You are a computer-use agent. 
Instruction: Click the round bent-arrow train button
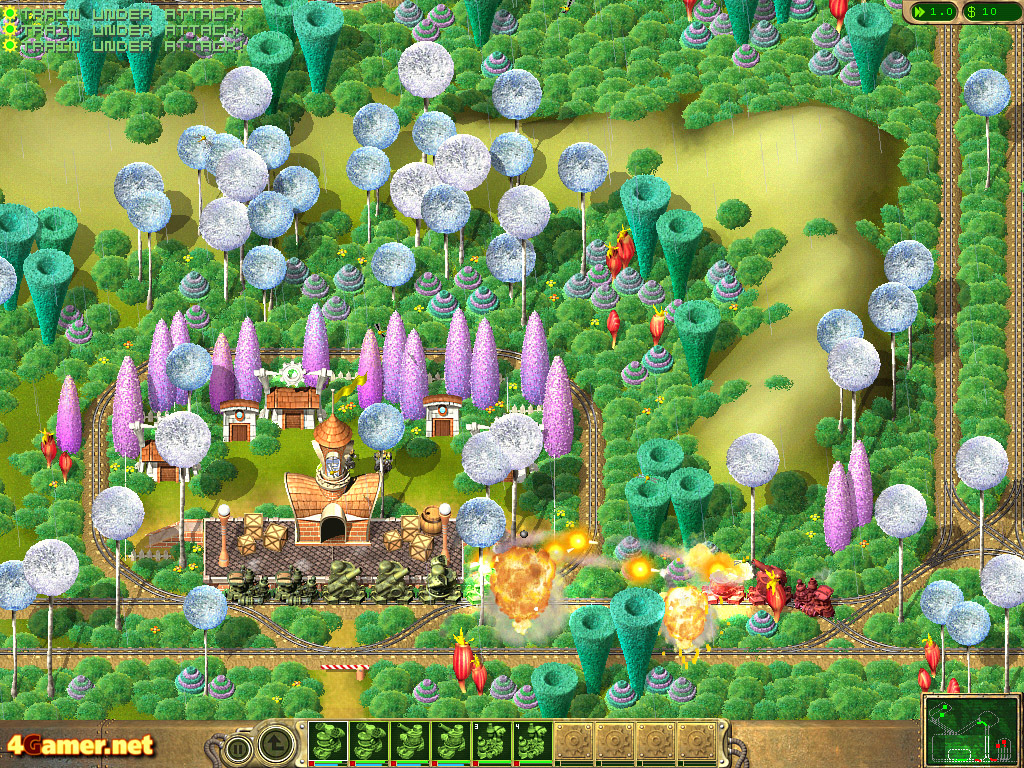(x=276, y=742)
